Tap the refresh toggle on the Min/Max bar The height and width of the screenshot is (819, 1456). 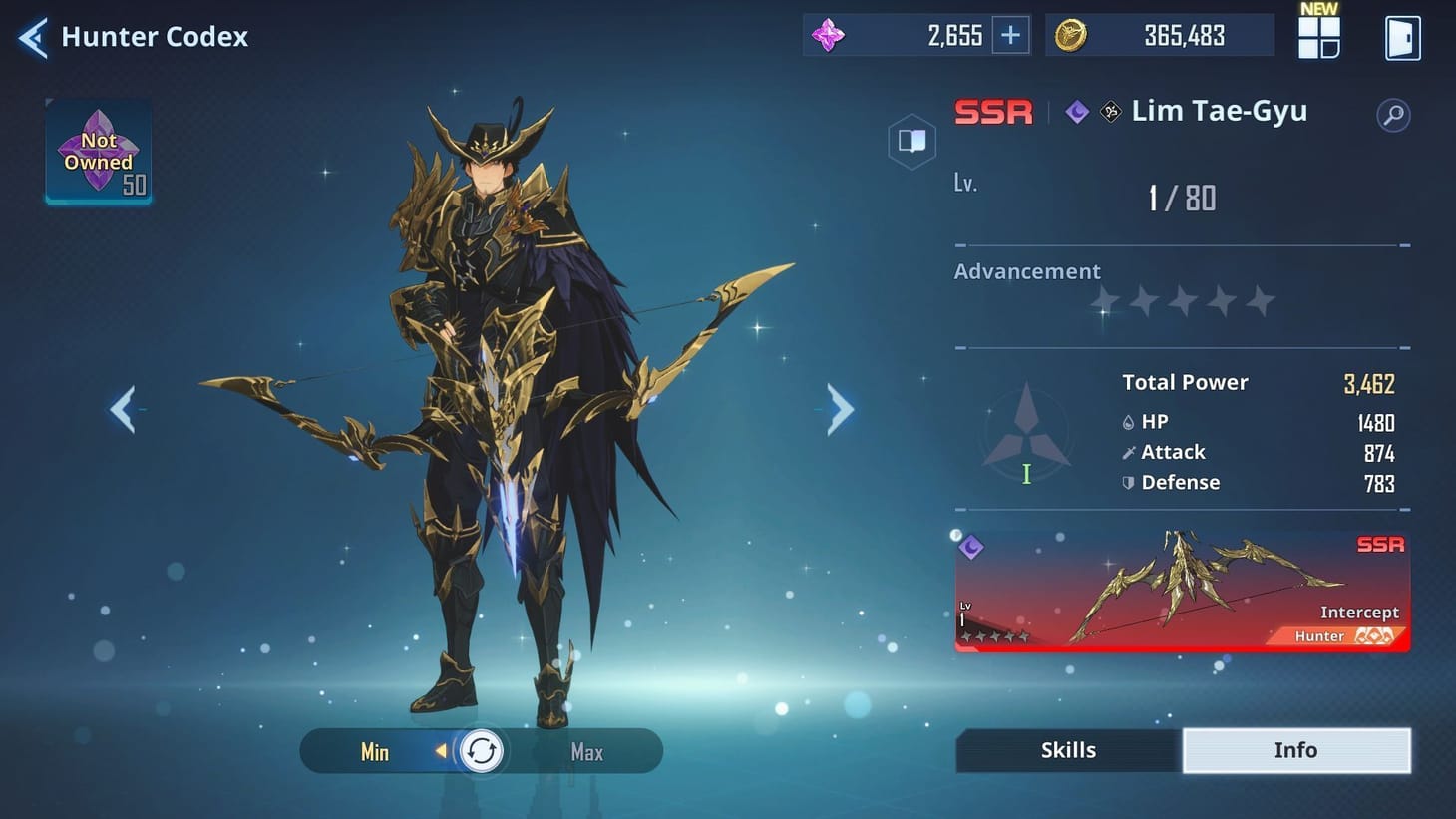pyautogui.click(x=481, y=751)
